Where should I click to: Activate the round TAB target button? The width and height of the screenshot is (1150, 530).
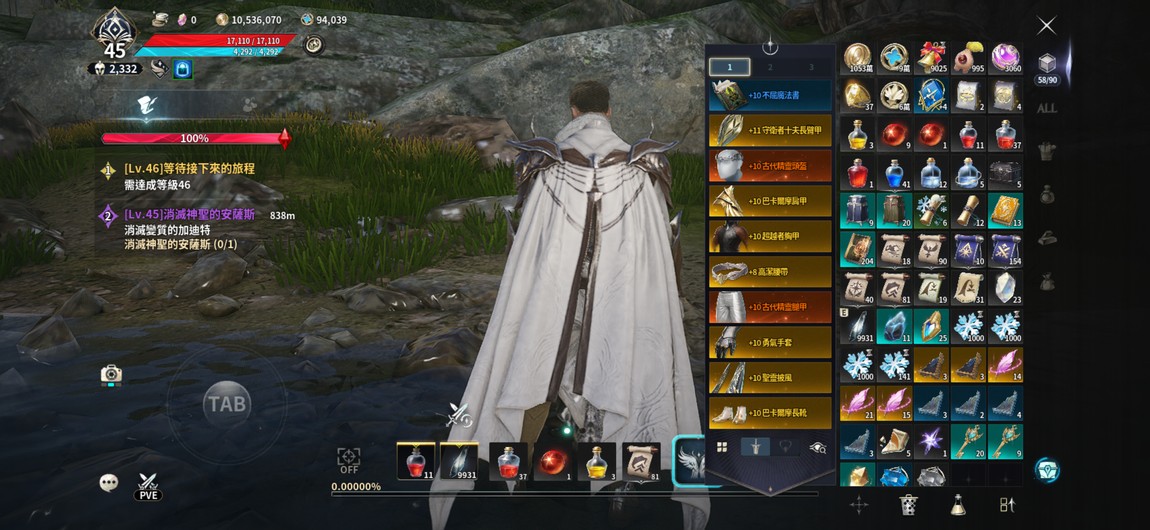226,404
